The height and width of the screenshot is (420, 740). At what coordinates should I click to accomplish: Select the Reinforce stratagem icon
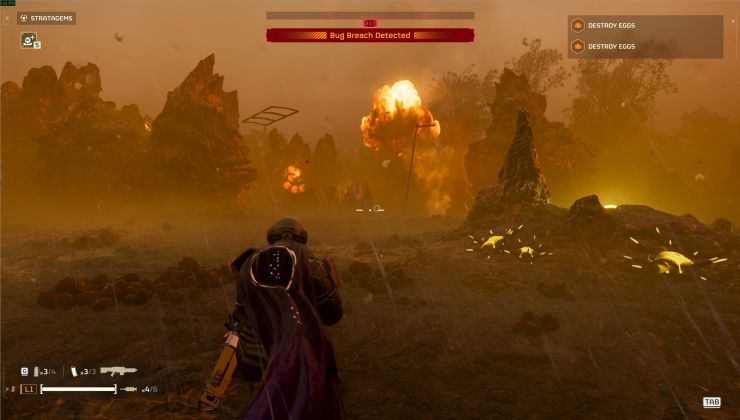[28, 40]
